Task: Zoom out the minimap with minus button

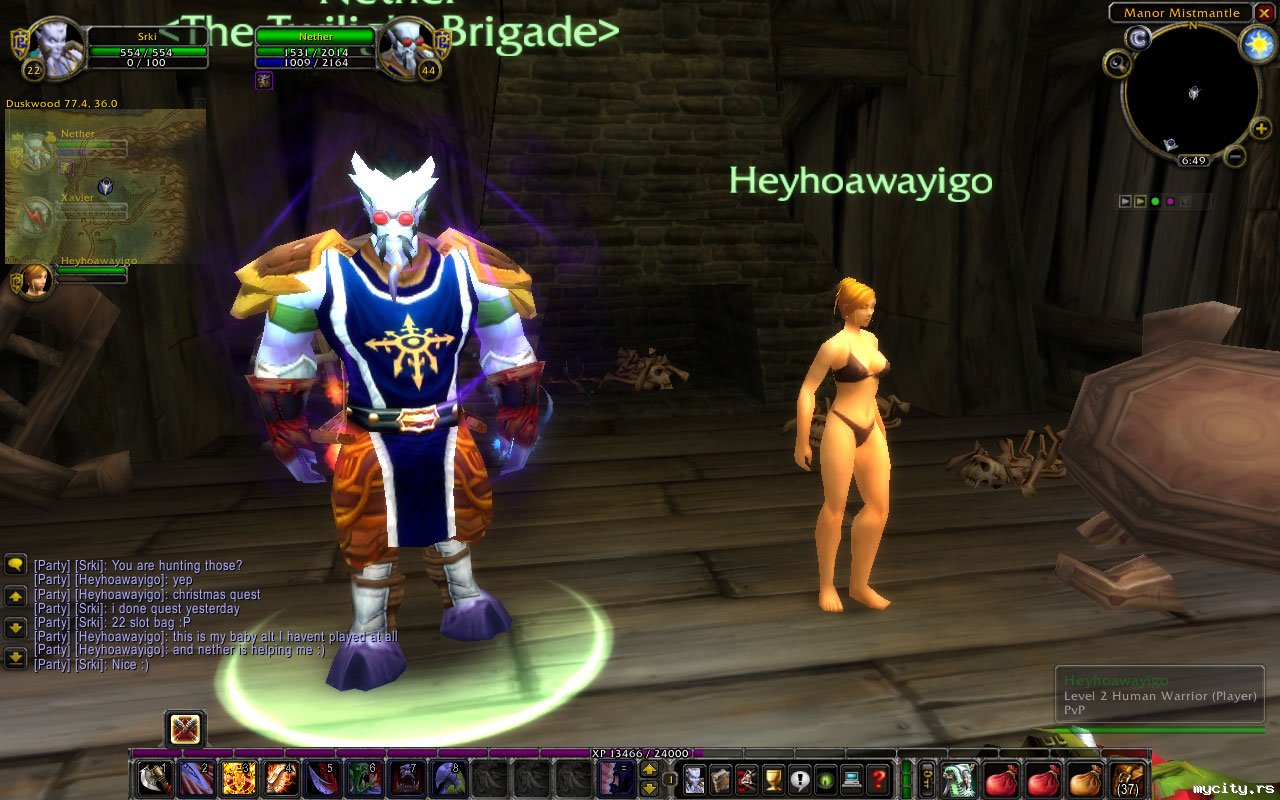Action: pos(1235,156)
